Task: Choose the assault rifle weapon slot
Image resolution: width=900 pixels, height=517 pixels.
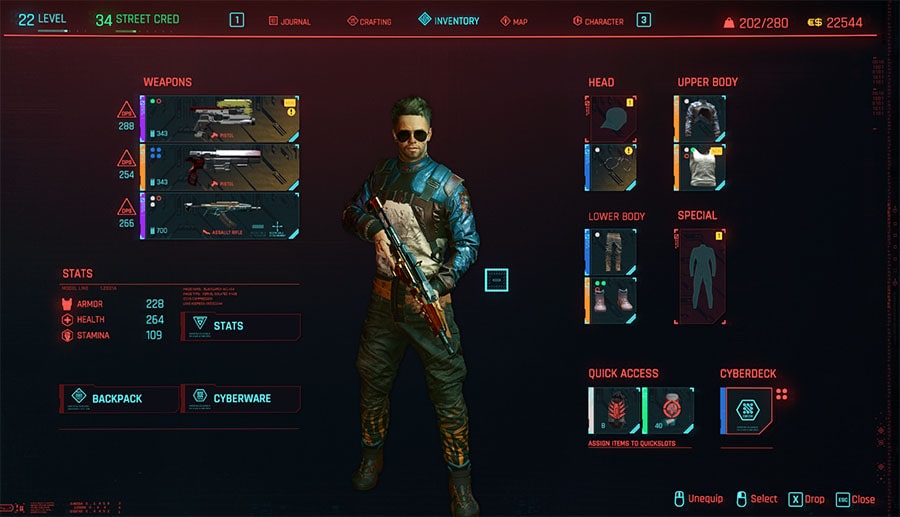Action: [x=222, y=215]
